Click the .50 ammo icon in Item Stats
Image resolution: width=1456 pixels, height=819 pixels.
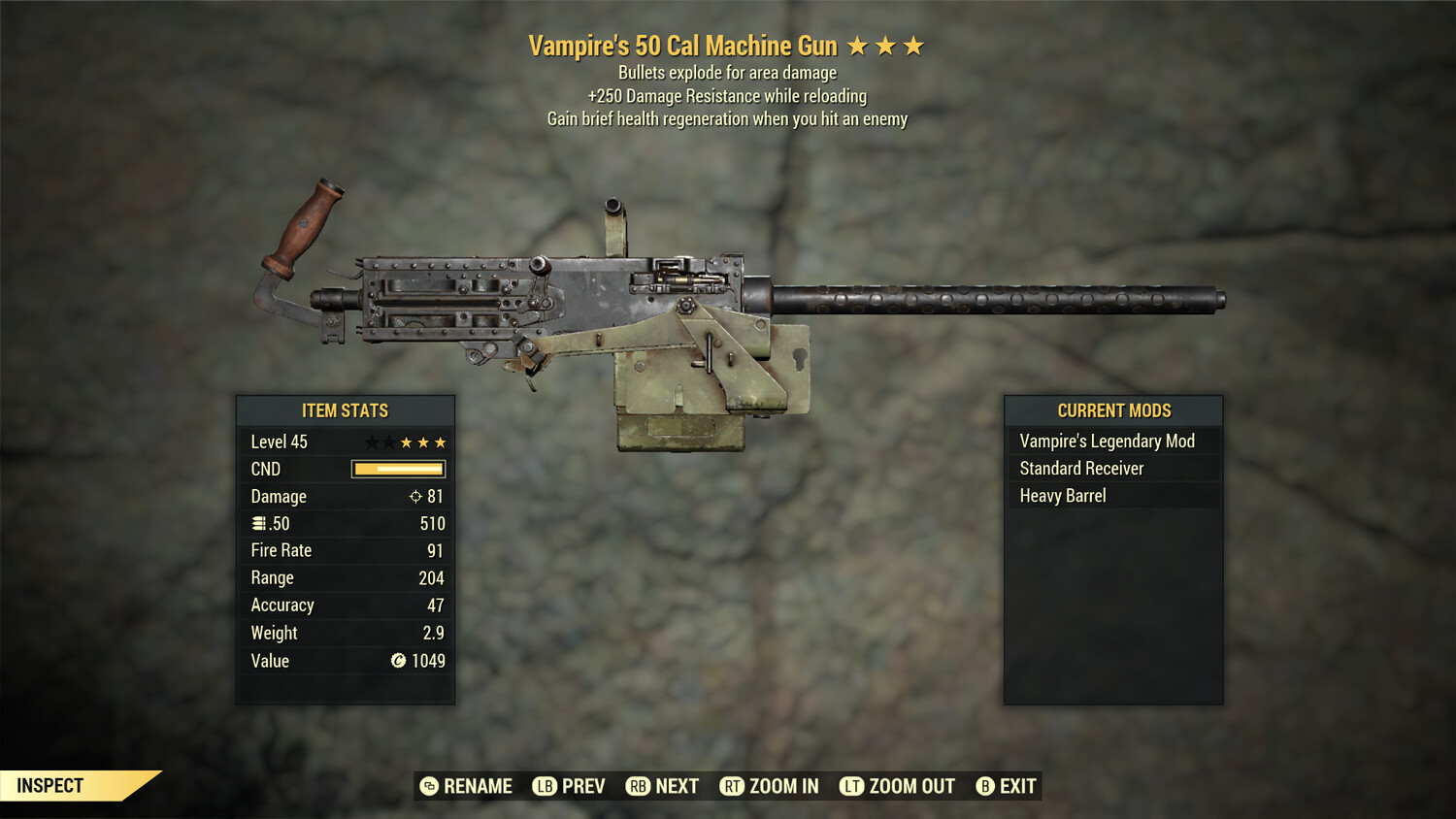point(258,523)
